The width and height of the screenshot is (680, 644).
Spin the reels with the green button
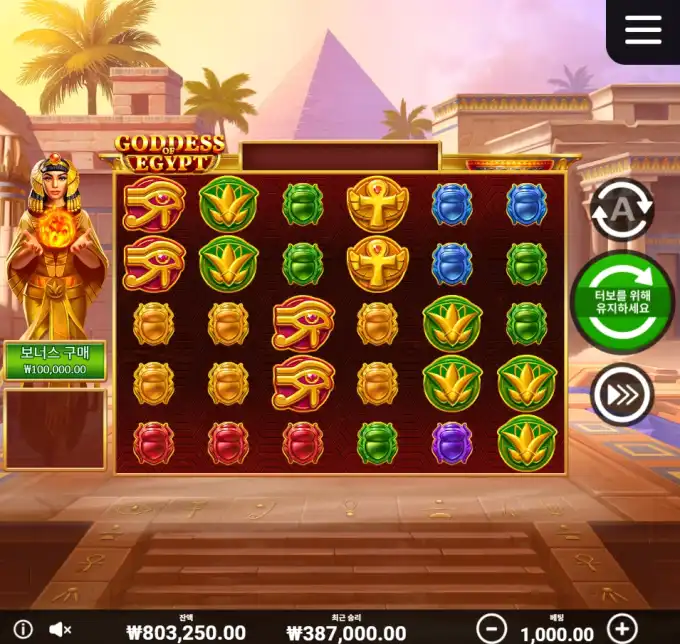coord(622,301)
